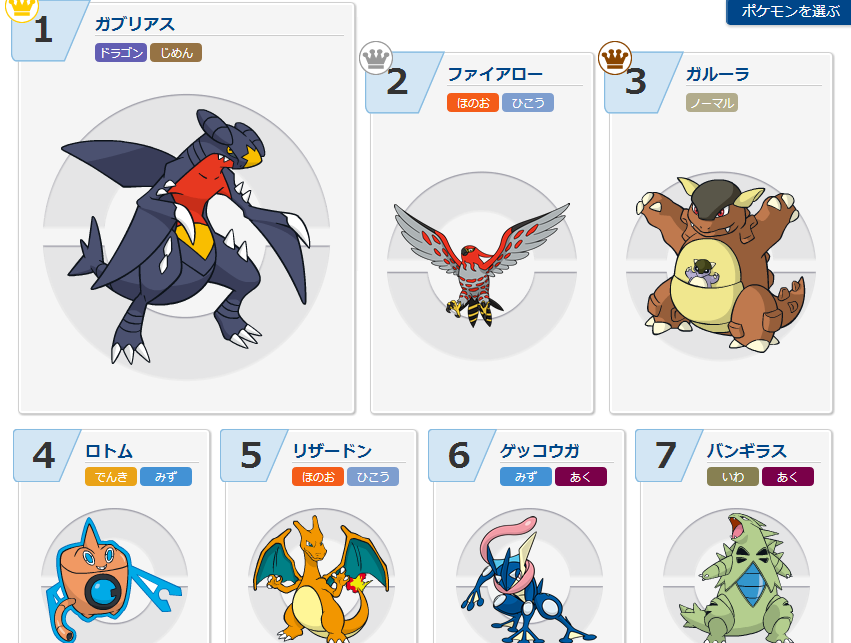
Task: Select the ノーマル type tag on ガルーラ
Action: [x=712, y=103]
